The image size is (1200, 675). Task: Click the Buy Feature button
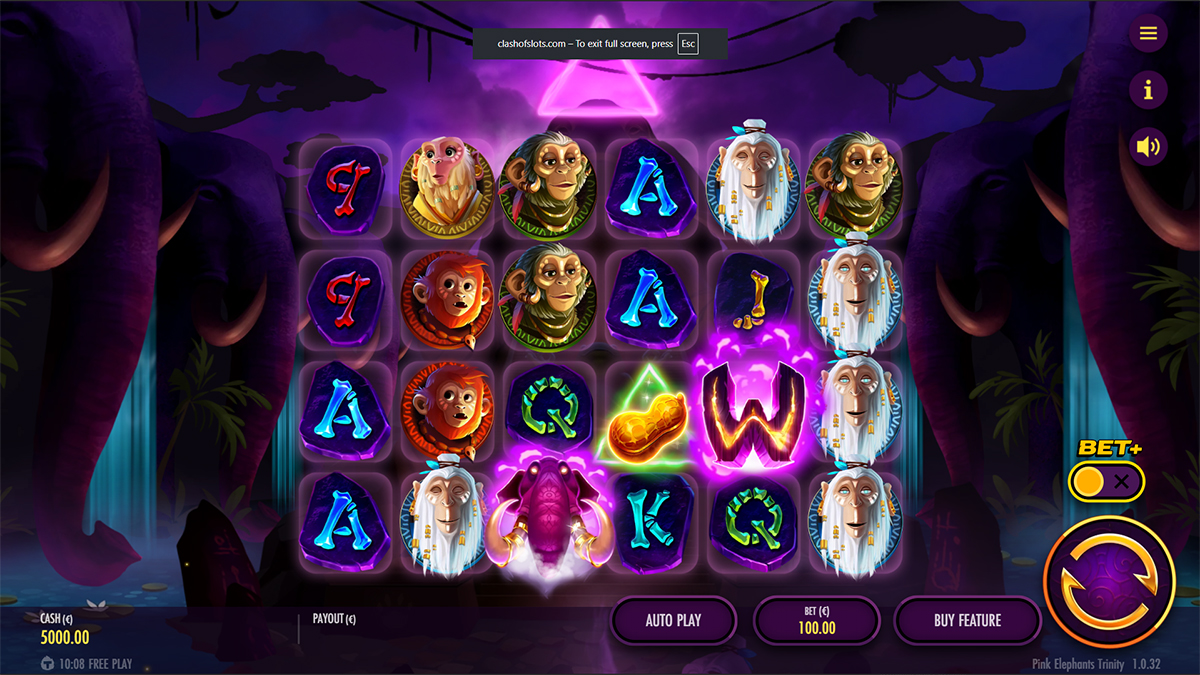tap(967, 620)
